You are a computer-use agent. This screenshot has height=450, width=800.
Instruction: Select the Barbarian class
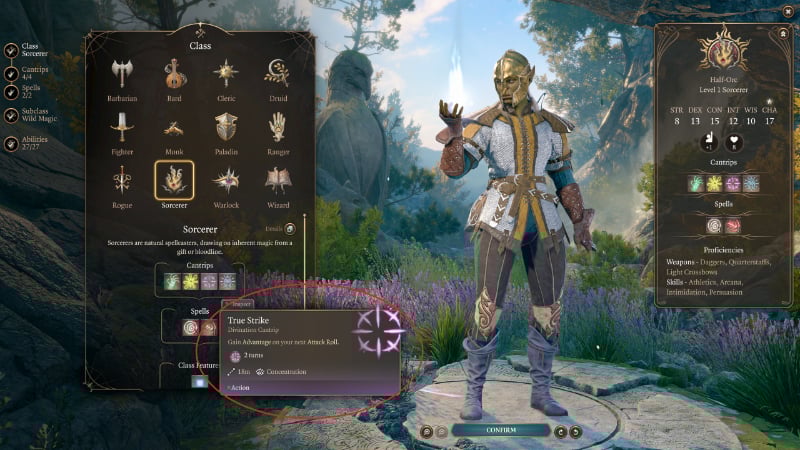(x=122, y=75)
